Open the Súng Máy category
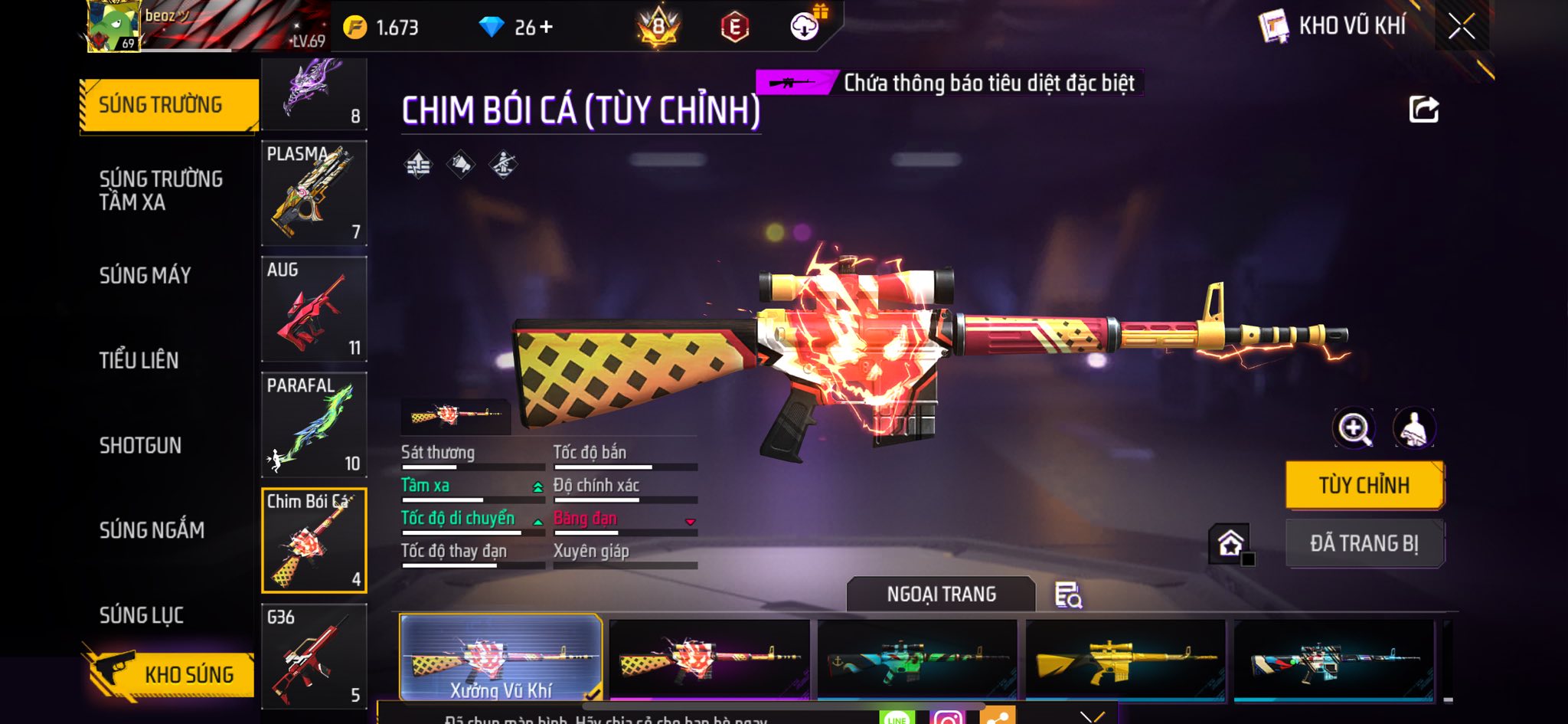Image resolution: width=1568 pixels, height=724 pixels. point(145,275)
